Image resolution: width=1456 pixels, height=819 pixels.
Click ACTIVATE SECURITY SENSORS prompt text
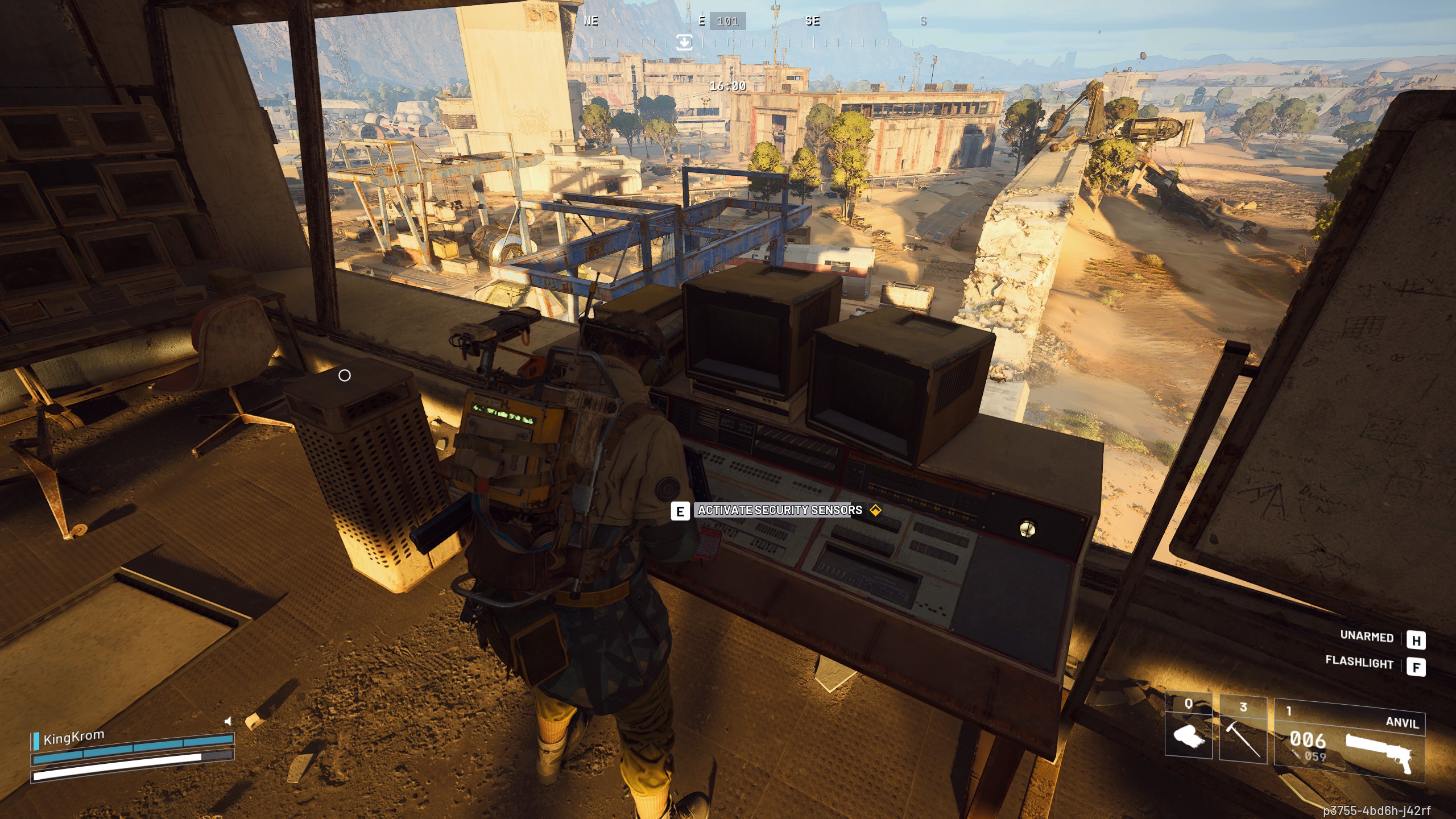point(775,511)
